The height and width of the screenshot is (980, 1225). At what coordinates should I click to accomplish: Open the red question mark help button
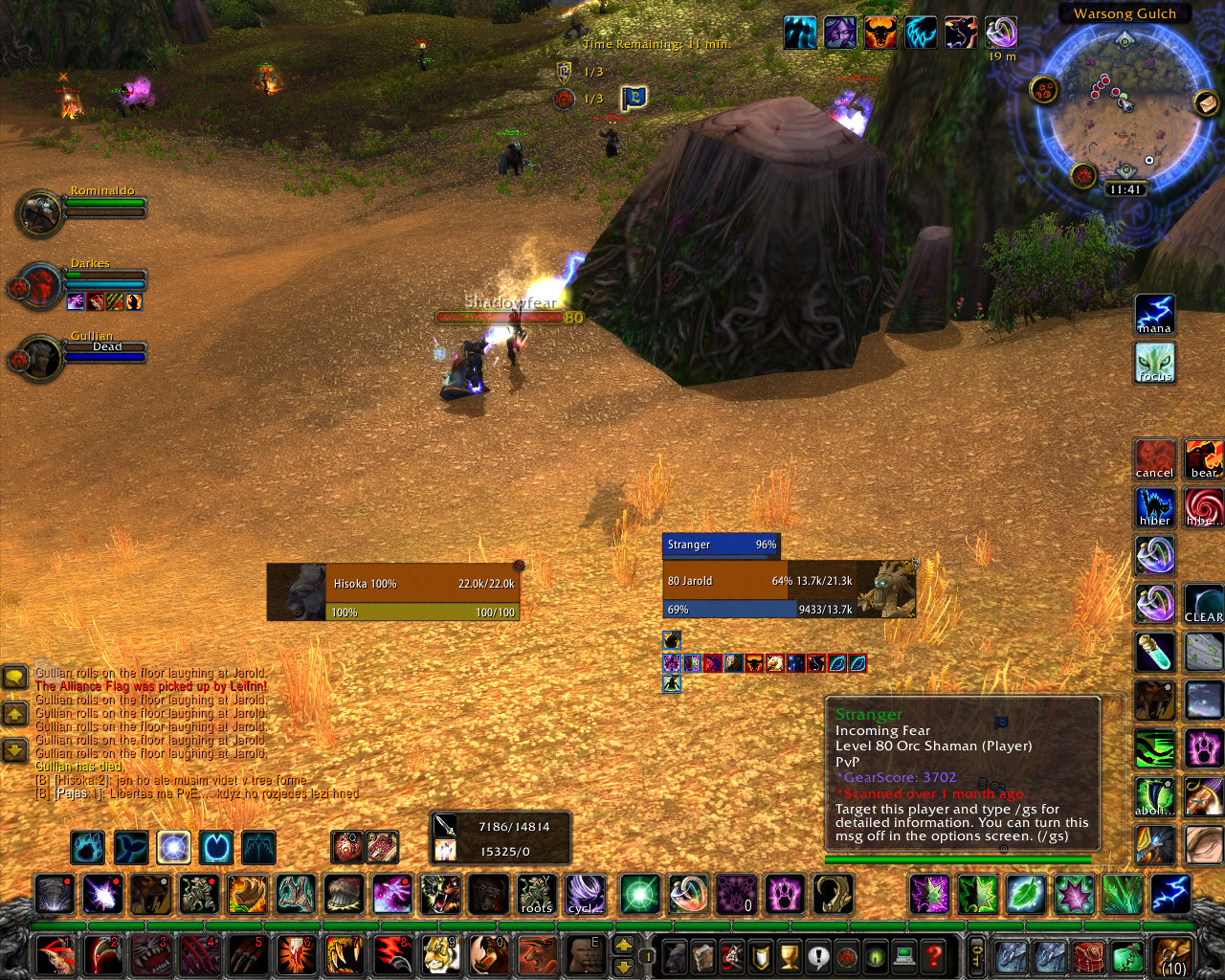click(934, 955)
